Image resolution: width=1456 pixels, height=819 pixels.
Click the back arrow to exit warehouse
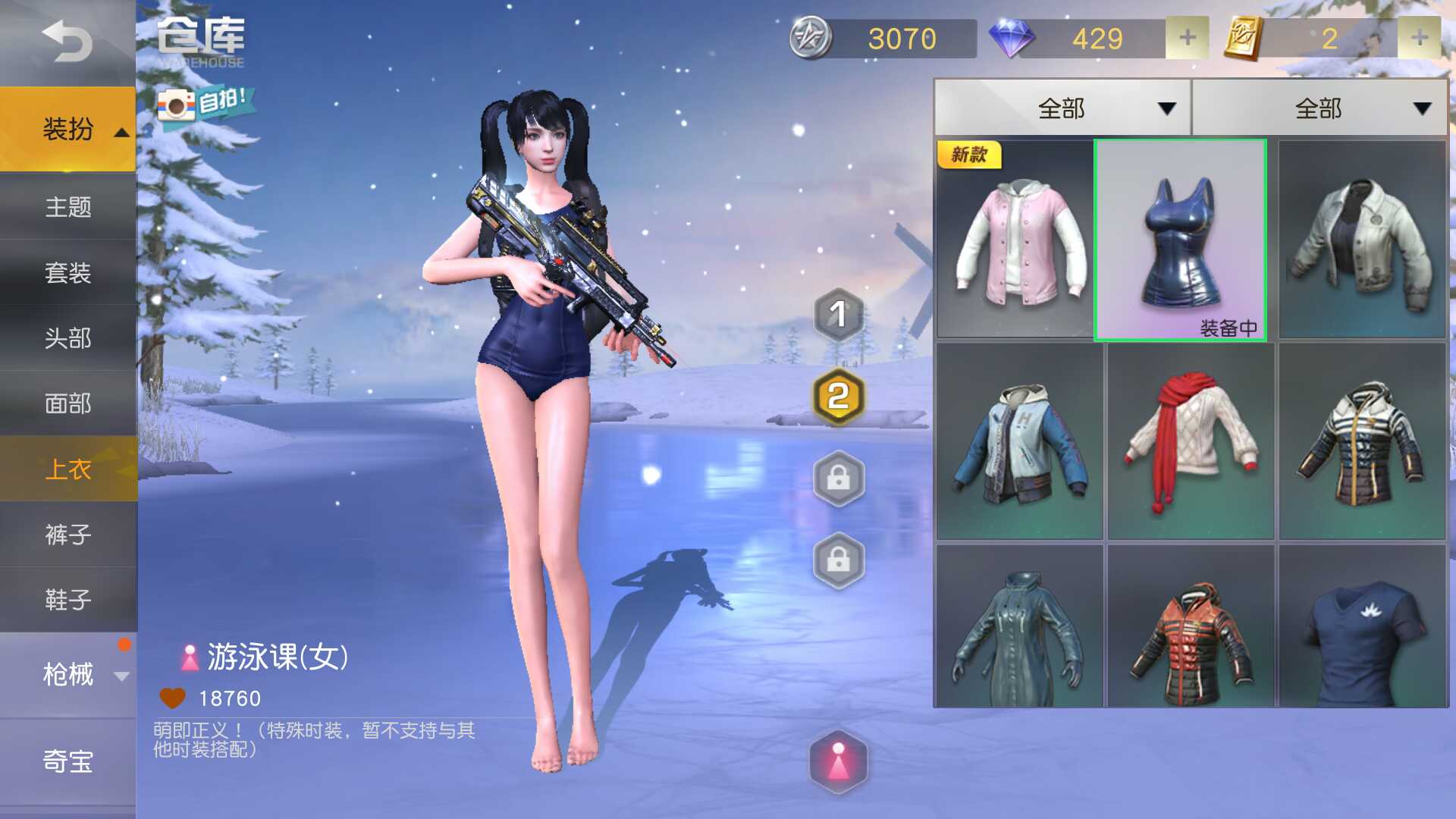[64, 42]
